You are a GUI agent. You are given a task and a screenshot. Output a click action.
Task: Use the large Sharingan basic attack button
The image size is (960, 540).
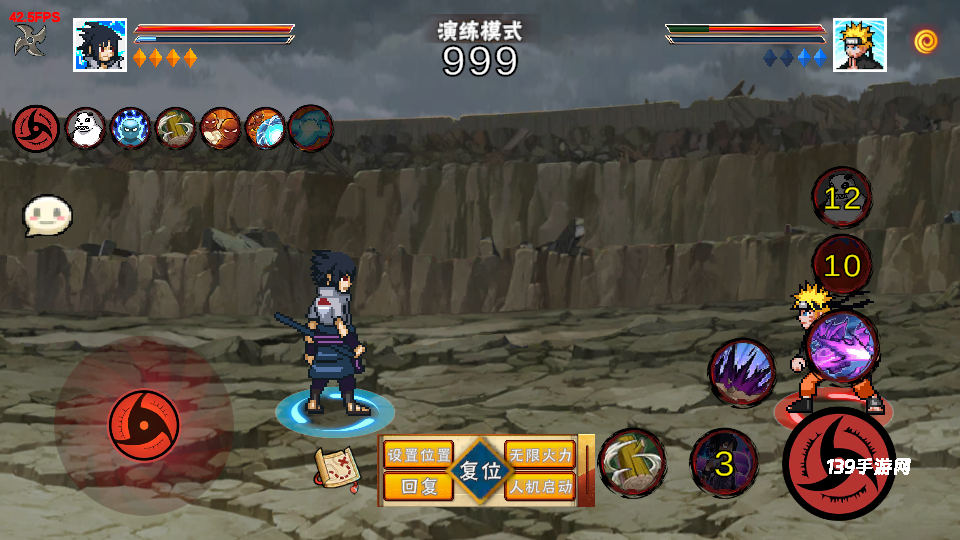(x=838, y=464)
